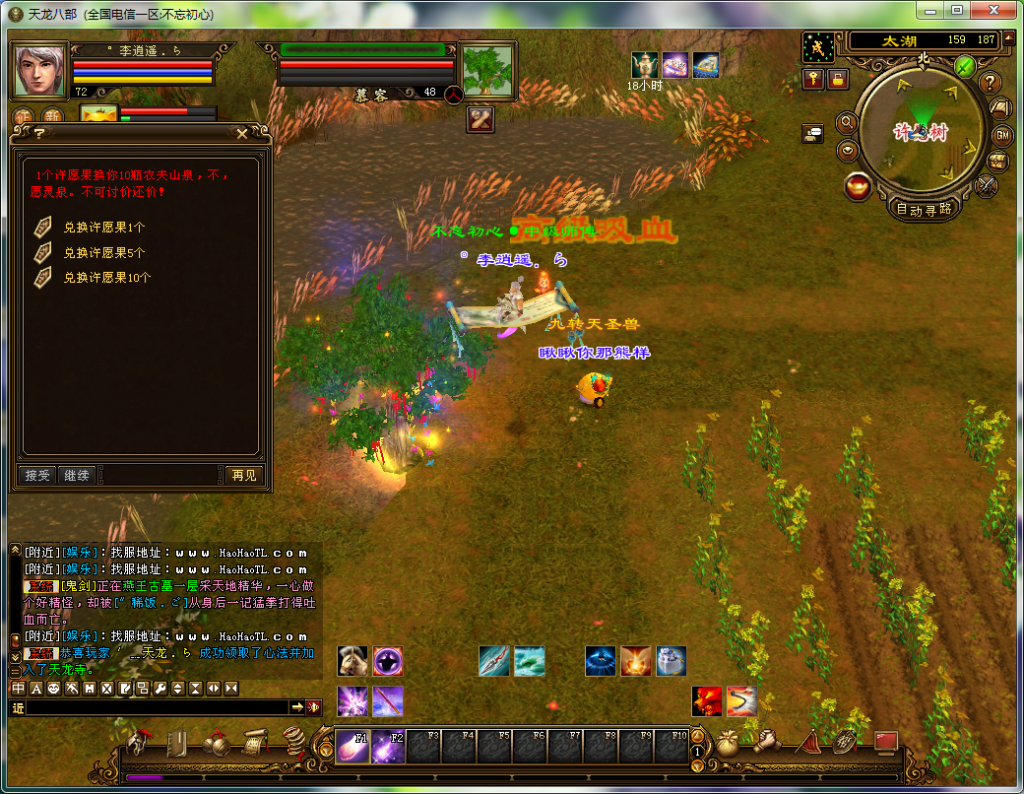The height and width of the screenshot is (794, 1024).
Task: Click the gold key lock icon
Action: (813, 78)
